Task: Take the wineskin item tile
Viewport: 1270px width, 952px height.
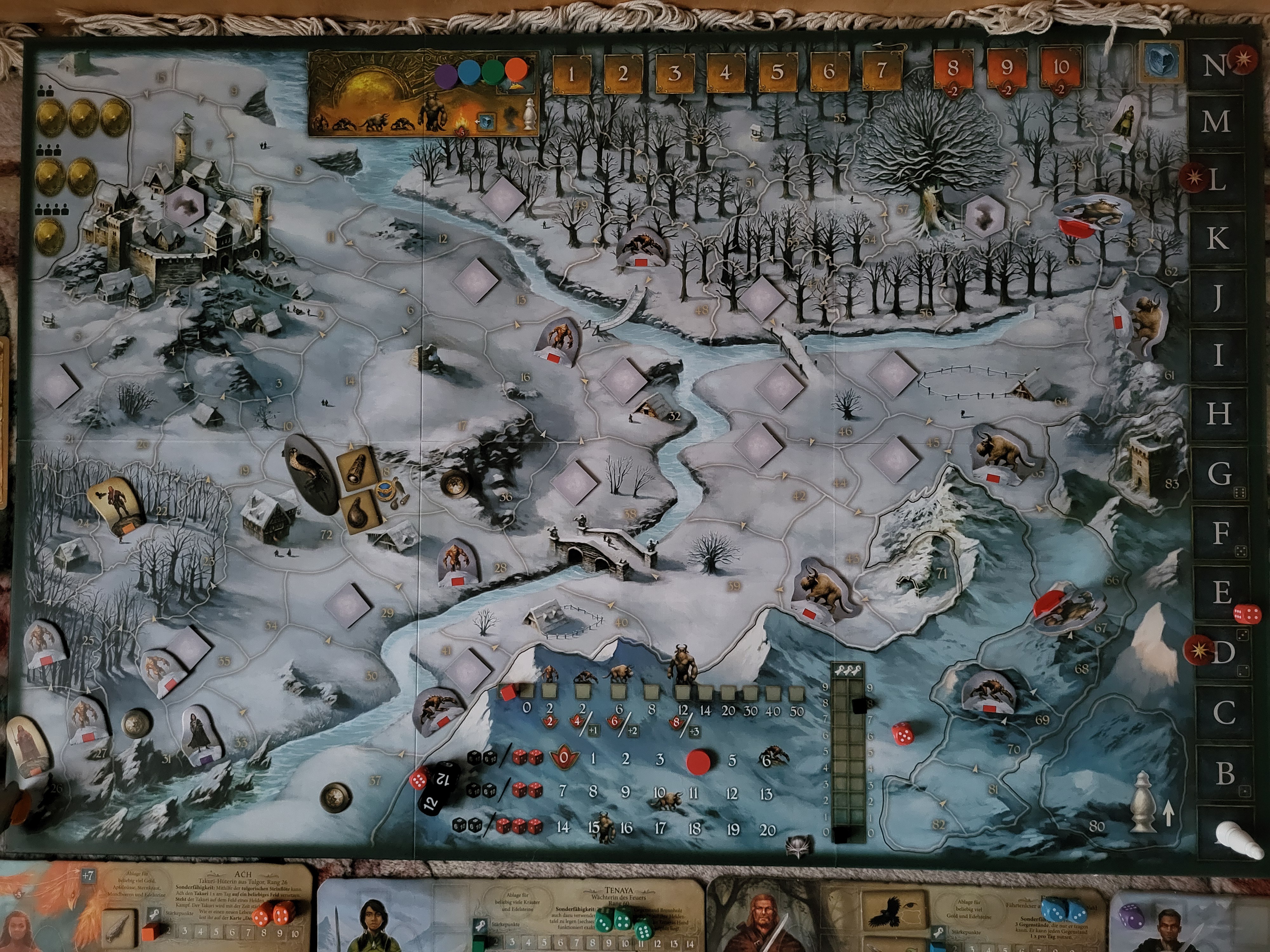Action: click(x=359, y=514)
